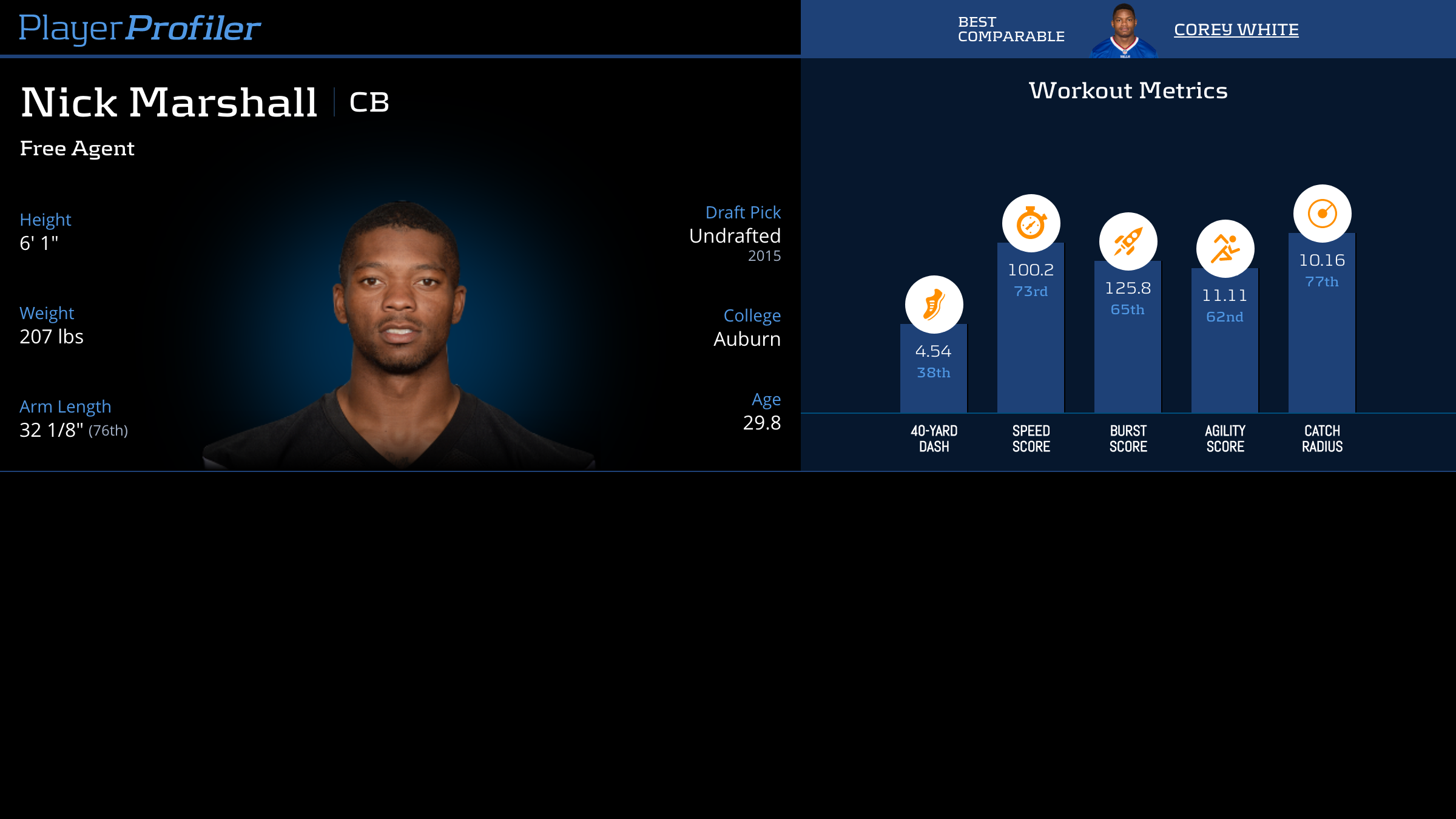The height and width of the screenshot is (819, 1456).
Task: Choose the Burst Score rocket icon
Action: point(1128,241)
